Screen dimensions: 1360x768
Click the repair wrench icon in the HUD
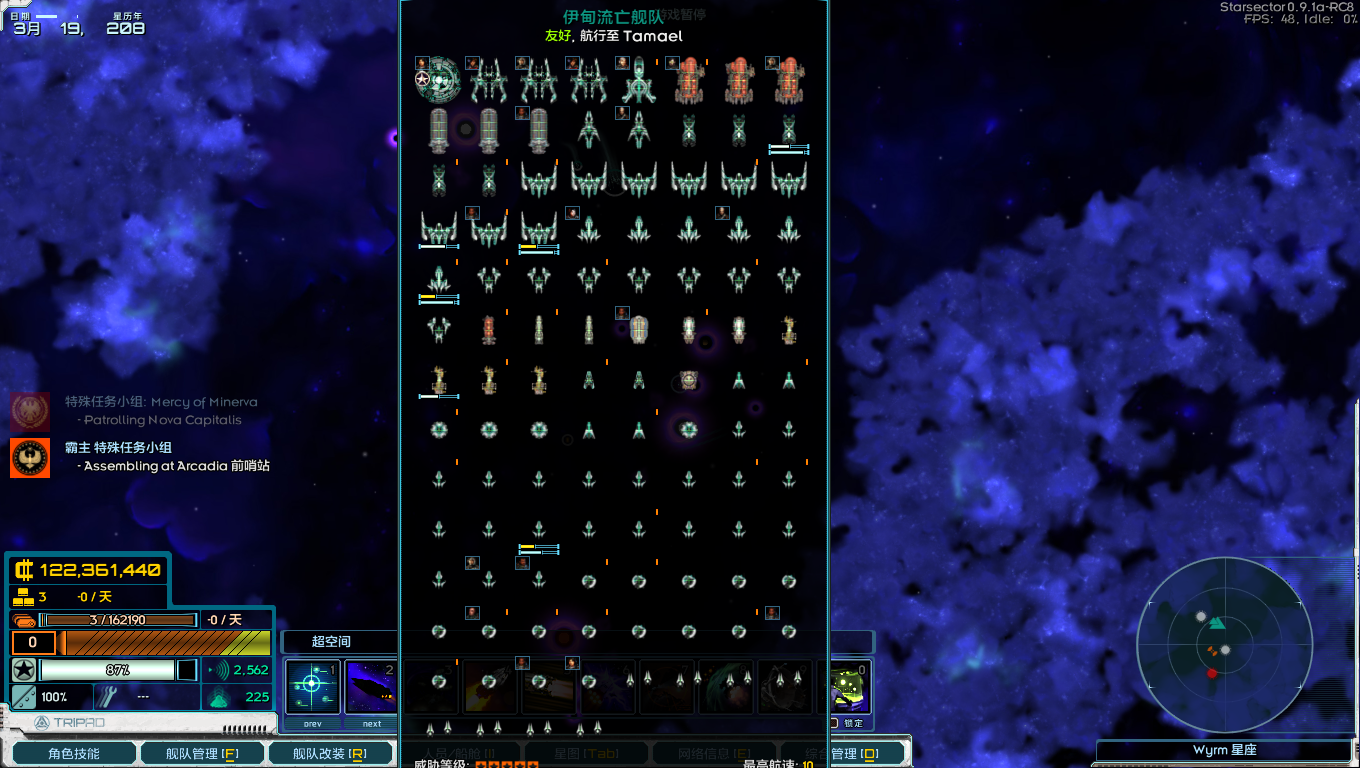[108, 696]
